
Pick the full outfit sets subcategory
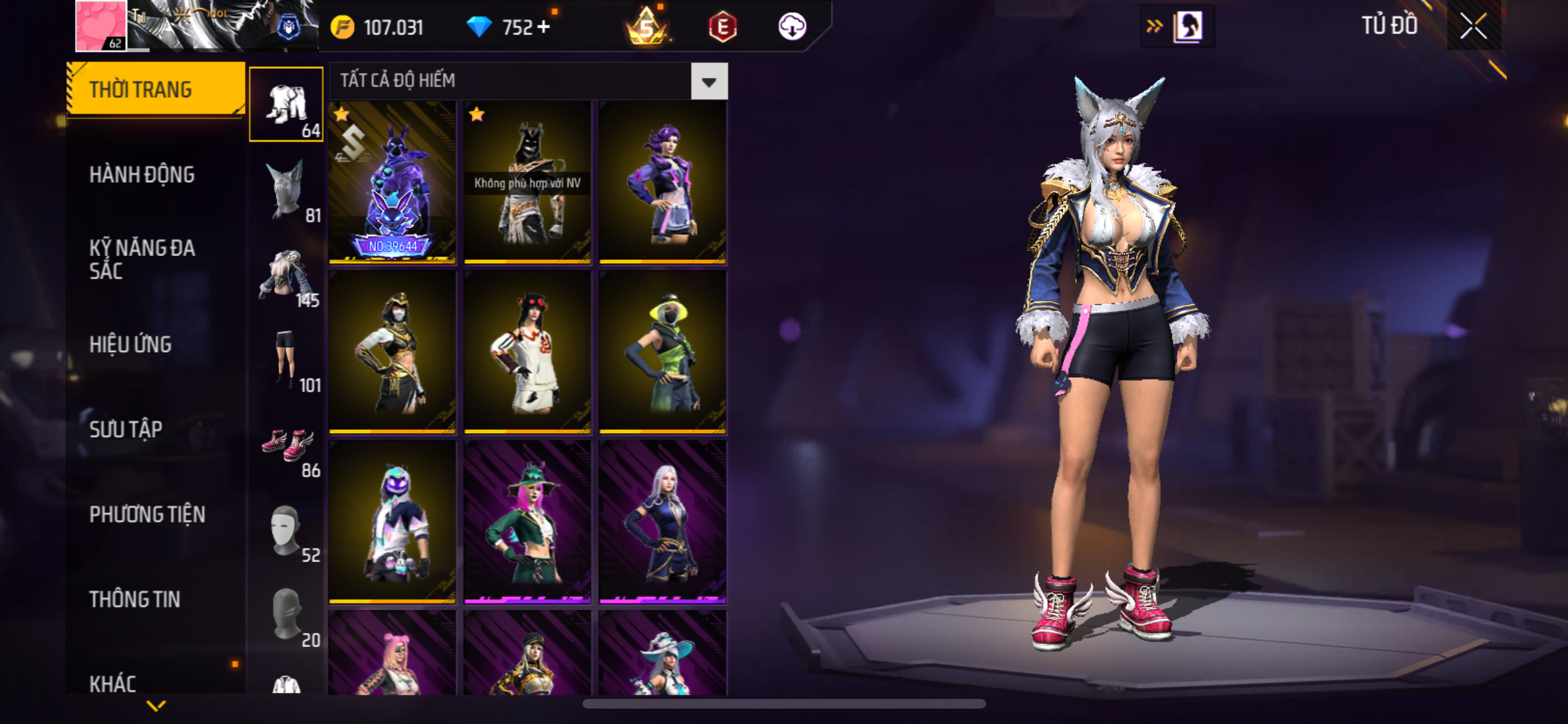[286, 105]
